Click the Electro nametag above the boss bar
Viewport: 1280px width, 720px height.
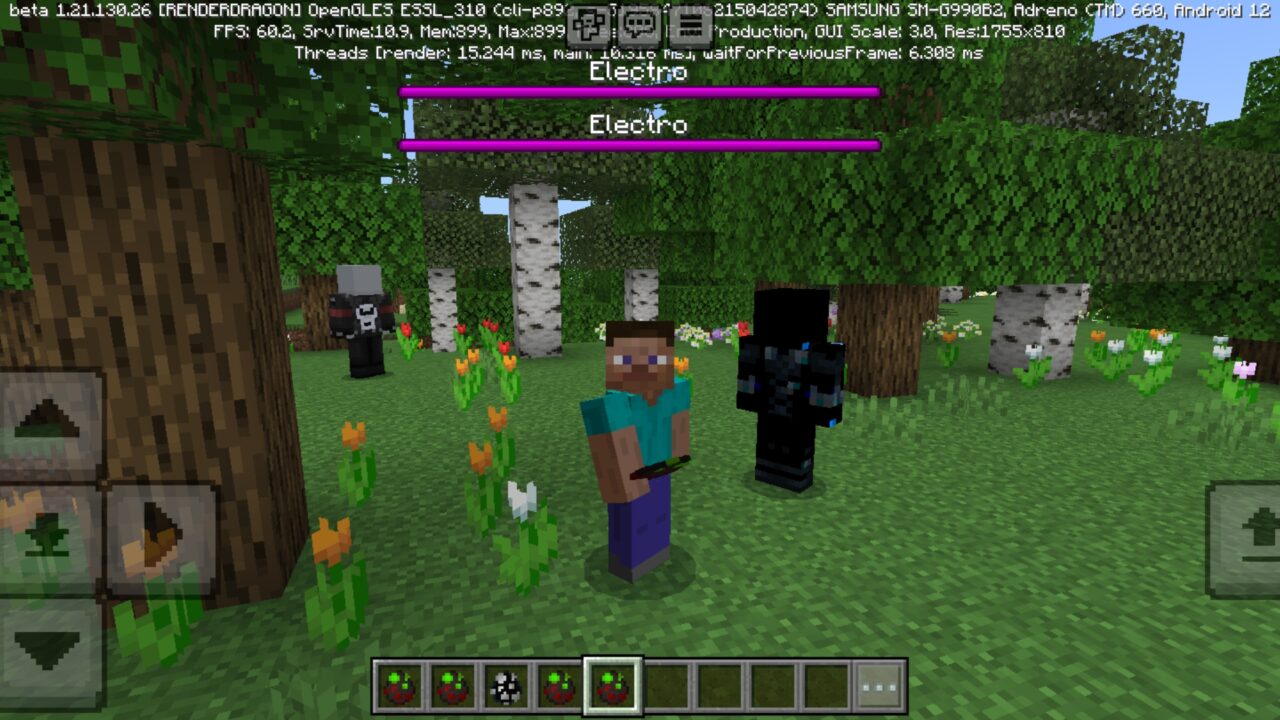click(x=637, y=72)
